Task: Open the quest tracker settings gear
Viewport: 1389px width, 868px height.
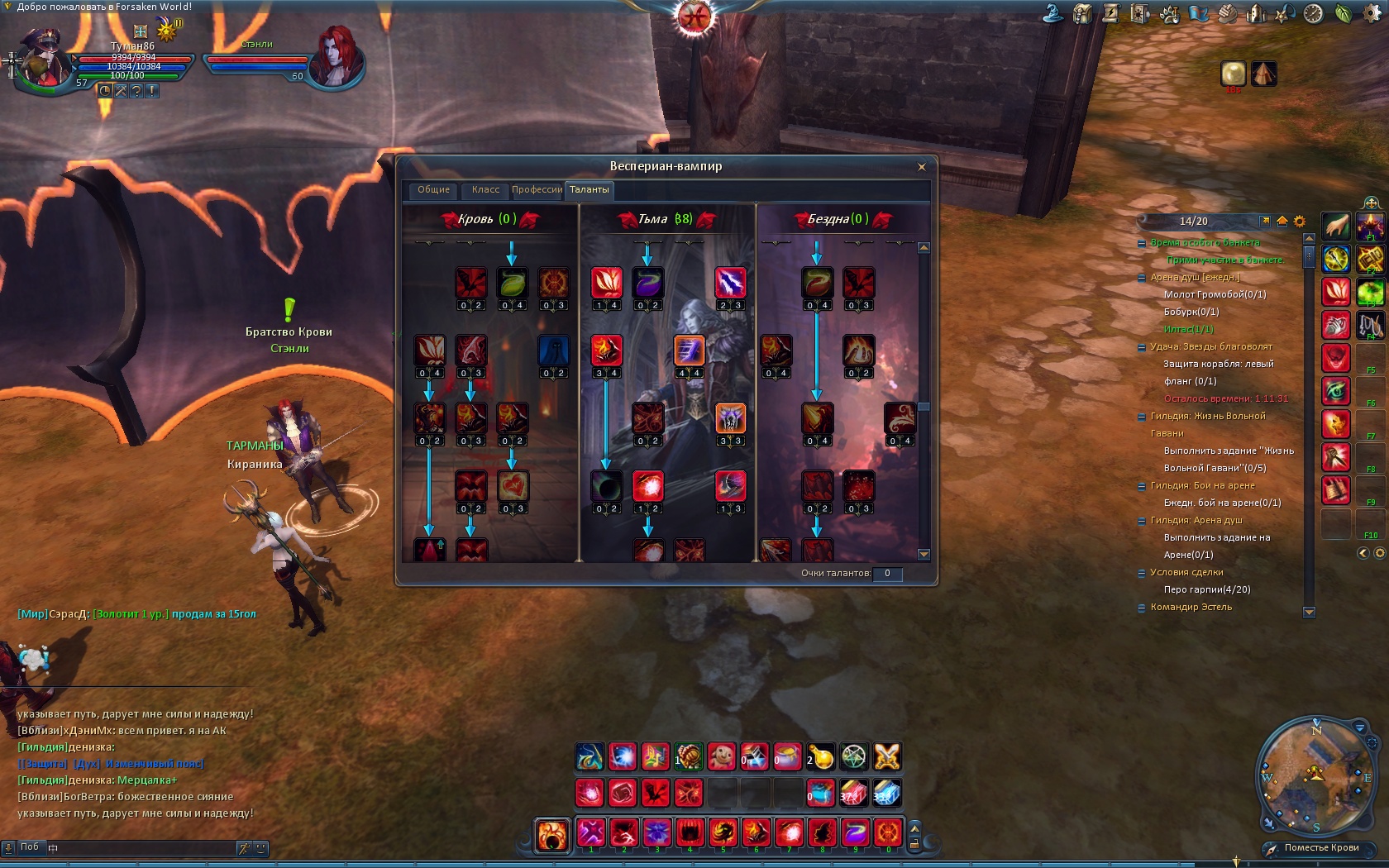Action: [x=1299, y=222]
